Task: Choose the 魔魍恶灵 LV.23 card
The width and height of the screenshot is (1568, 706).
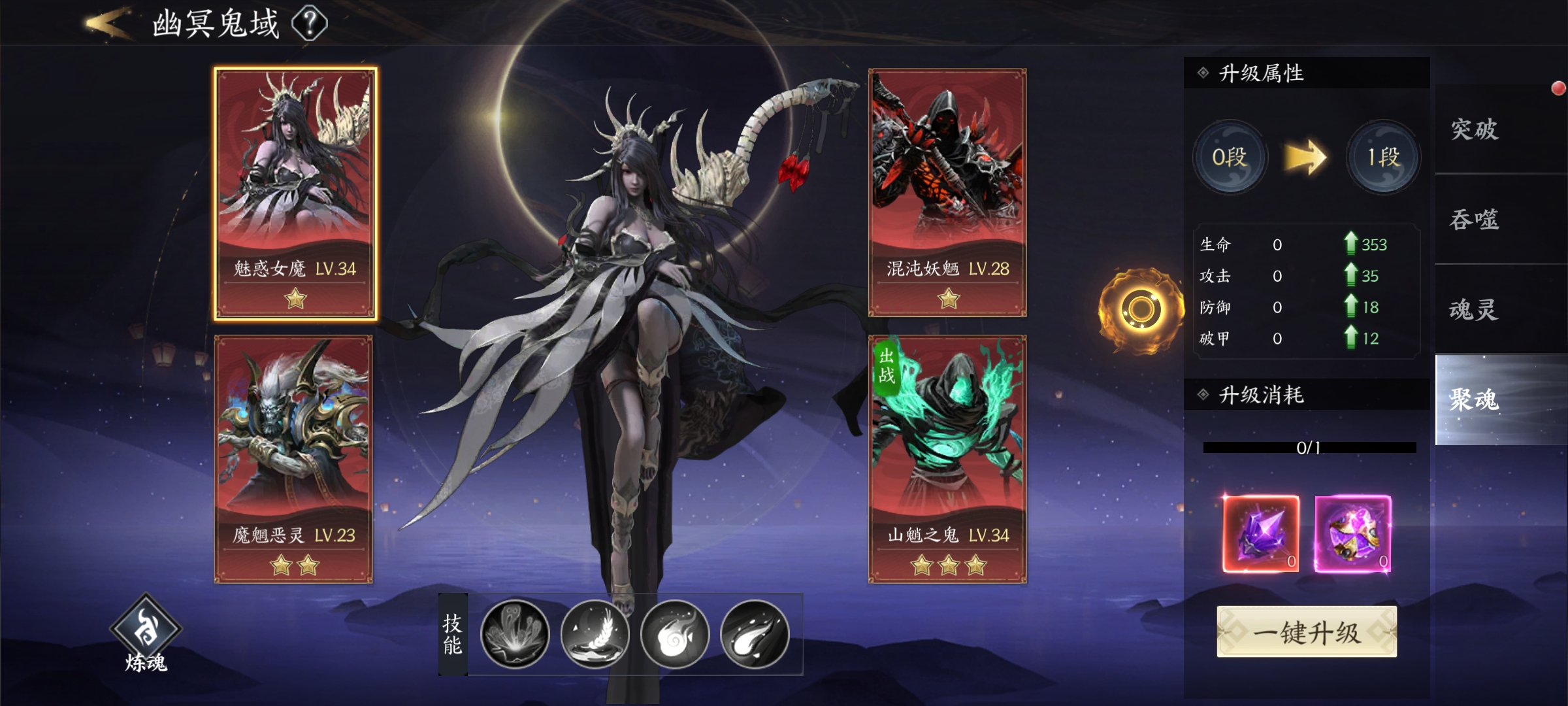Action: pos(294,459)
